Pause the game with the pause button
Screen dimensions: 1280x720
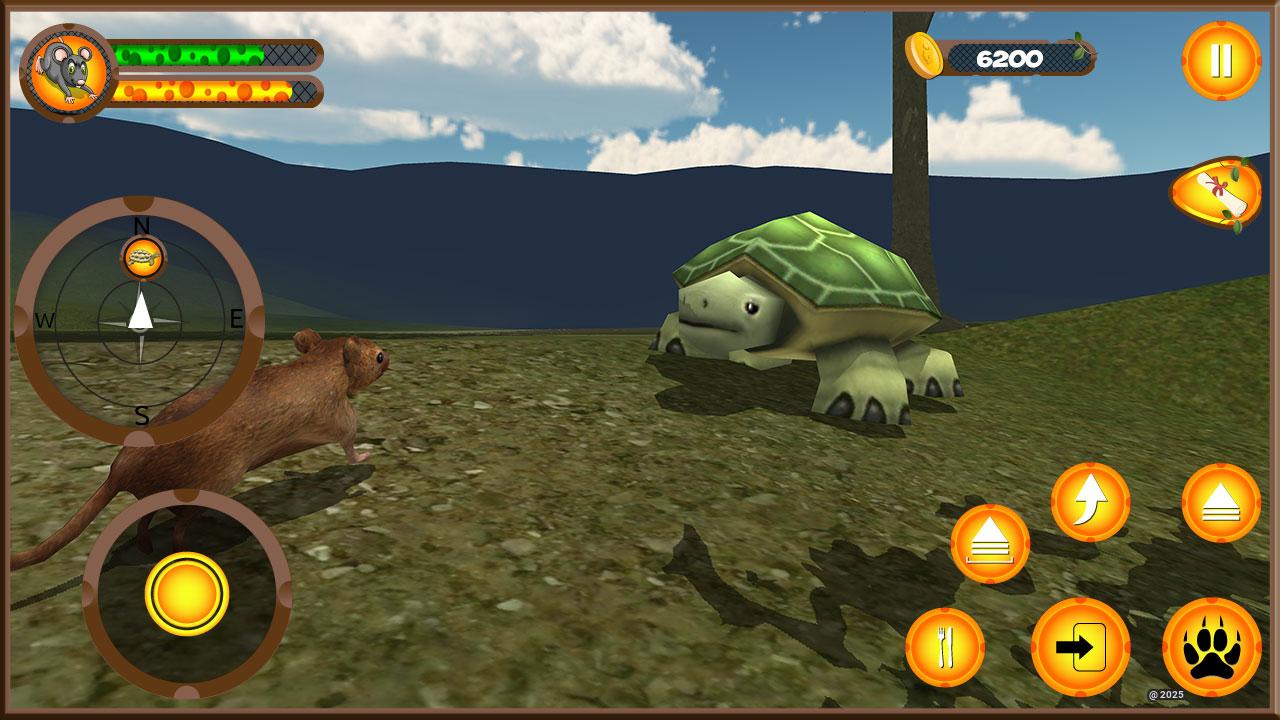[1221, 61]
